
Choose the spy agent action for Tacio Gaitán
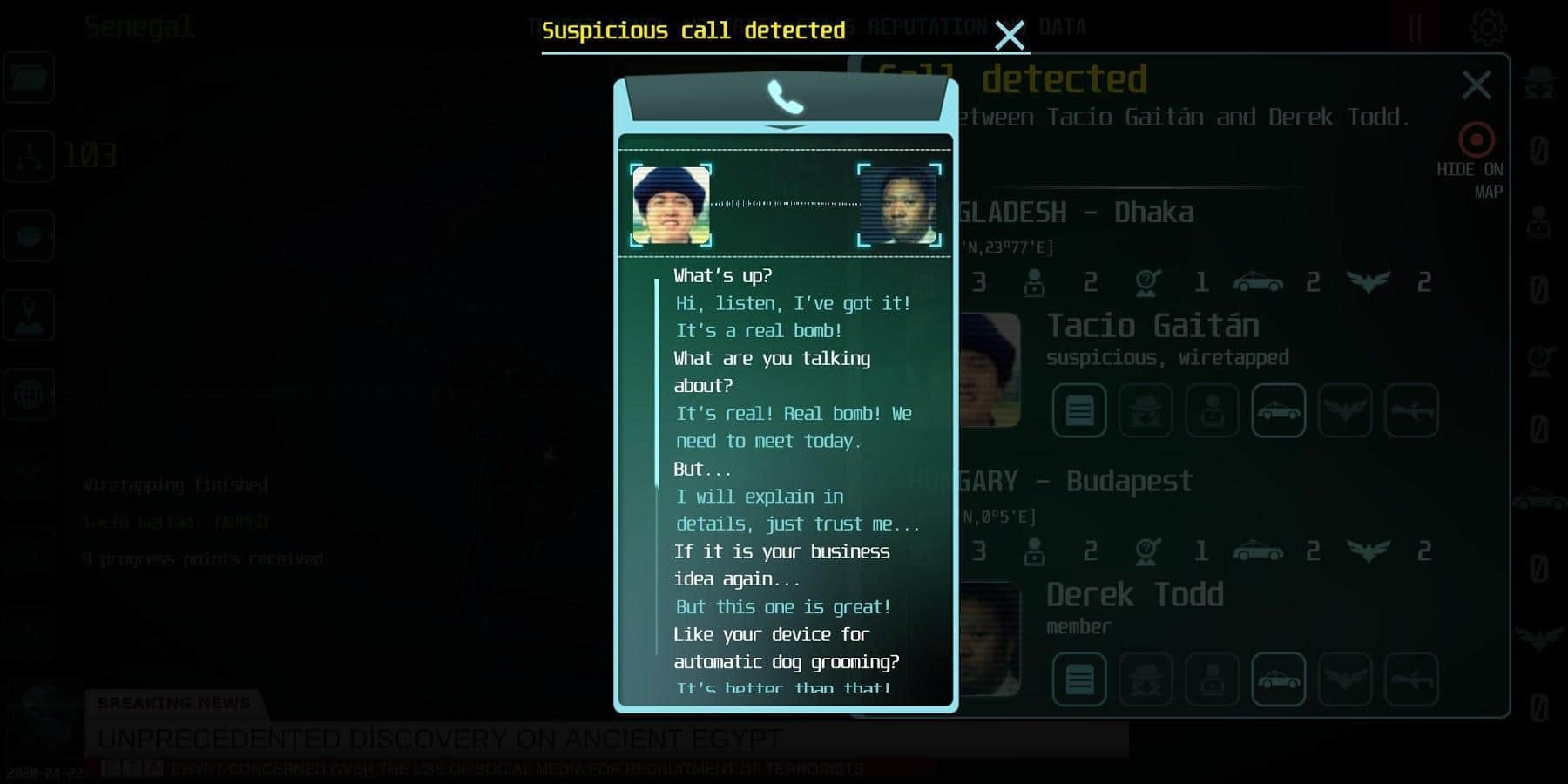tap(1146, 410)
